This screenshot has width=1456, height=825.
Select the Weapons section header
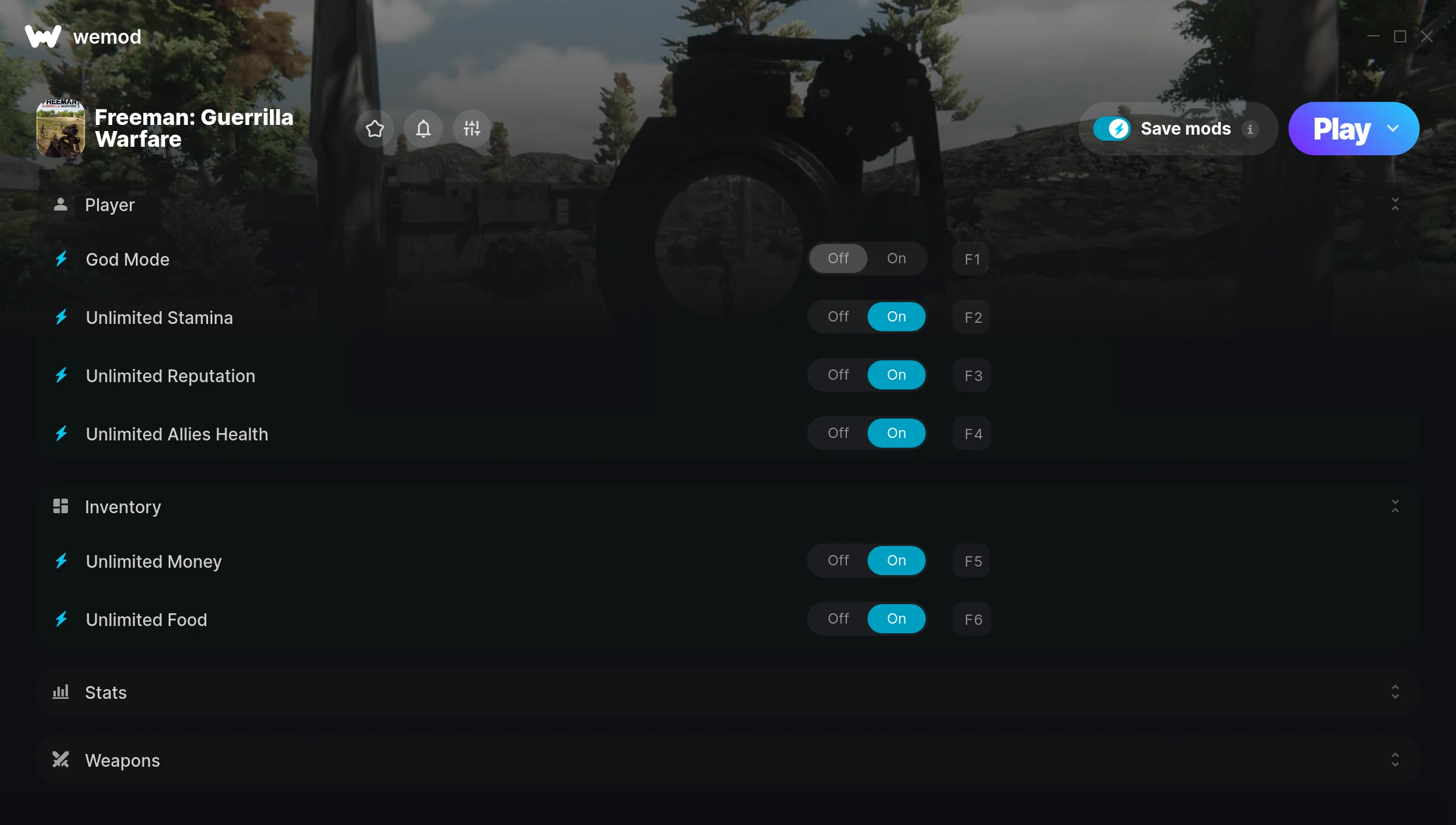(123, 759)
